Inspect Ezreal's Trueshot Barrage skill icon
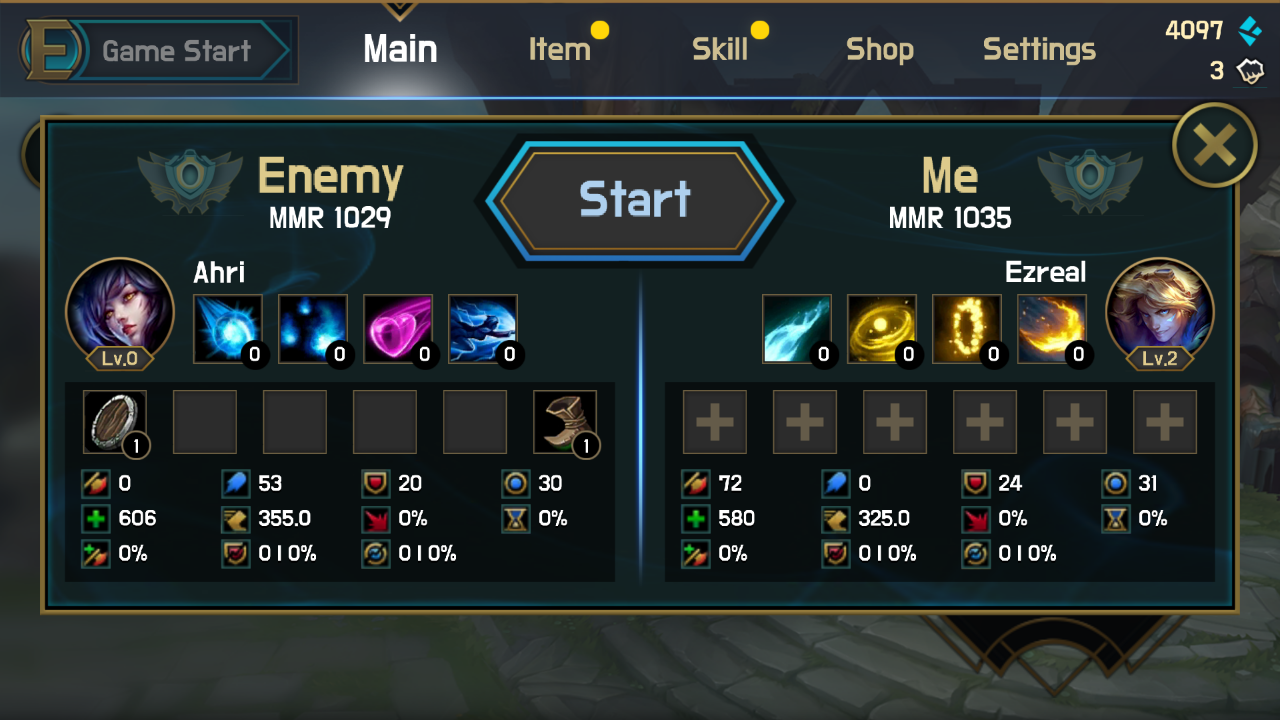The height and width of the screenshot is (720, 1280). click(1051, 329)
